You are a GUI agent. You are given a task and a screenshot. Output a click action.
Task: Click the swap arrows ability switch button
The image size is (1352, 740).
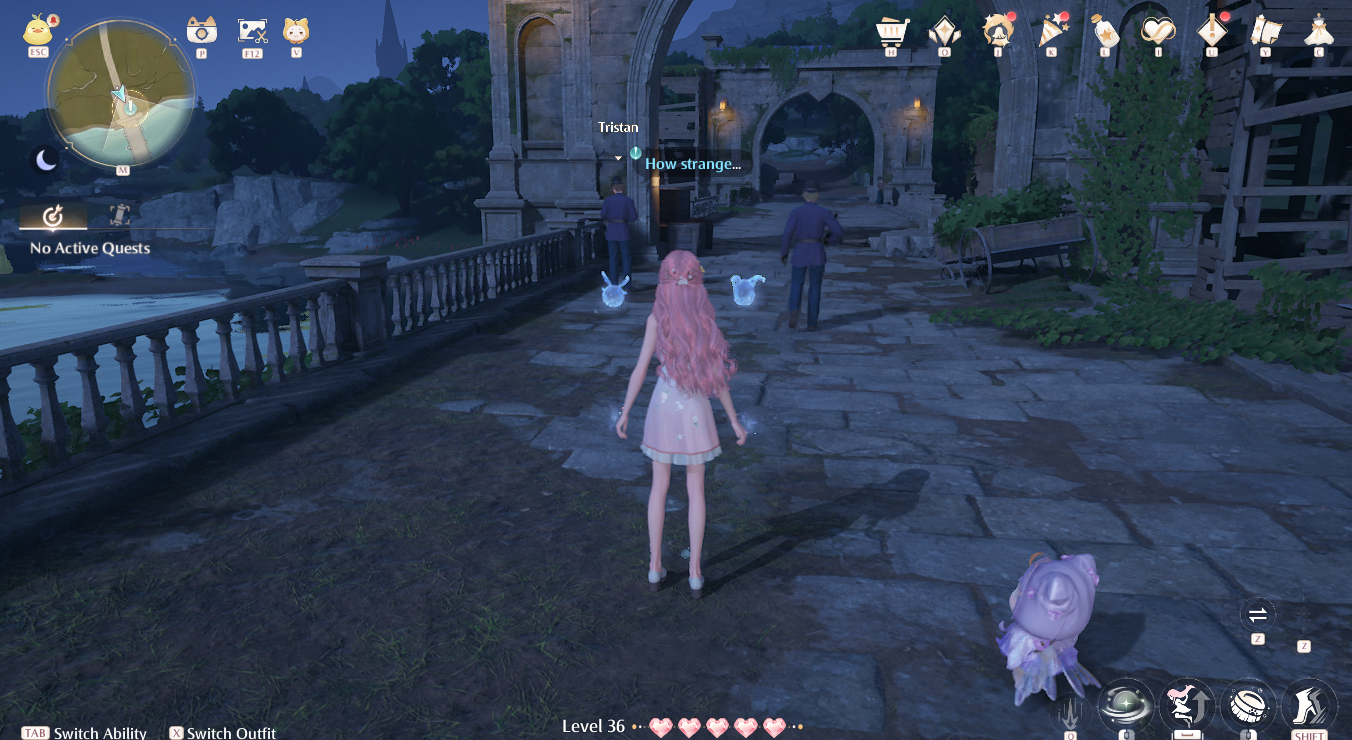pyautogui.click(x=1257, y=614)
